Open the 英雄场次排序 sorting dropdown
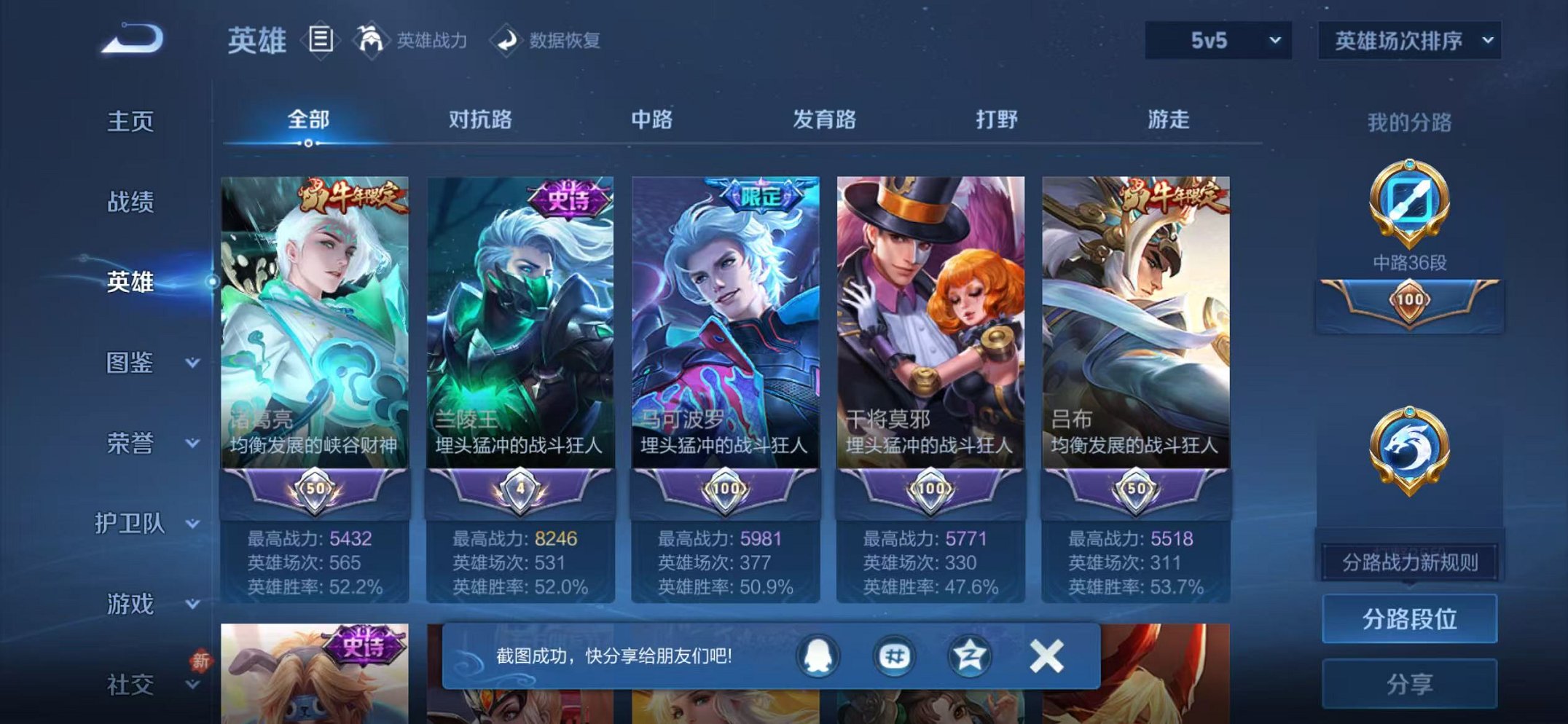Screen dimensions: 1568x724 coord(1408,42)
